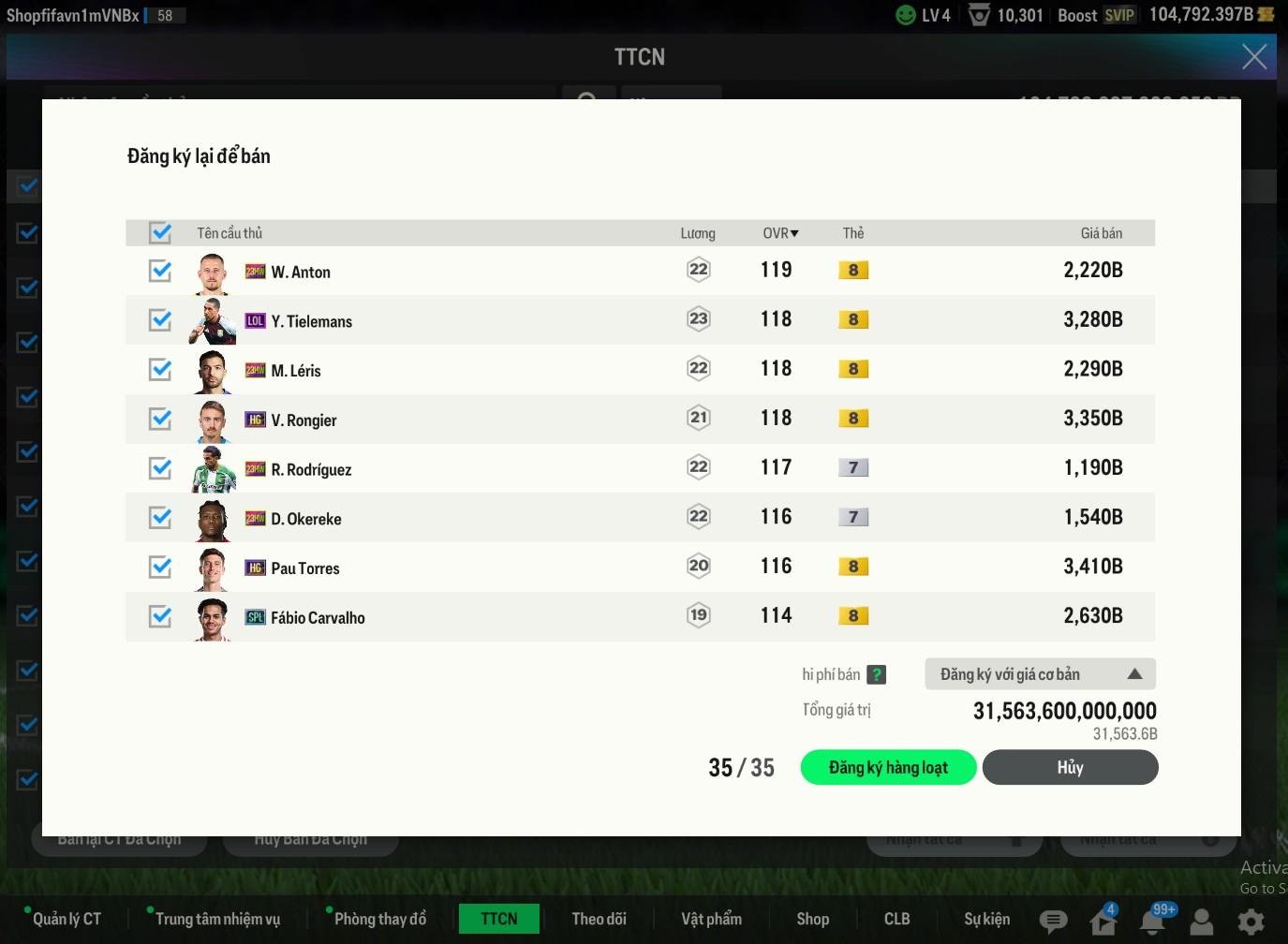Image resolution: width=1288 pixels, height=944 pixels.
Task: Toggle the checkbox for M. Léris
Action: [160, 370]
